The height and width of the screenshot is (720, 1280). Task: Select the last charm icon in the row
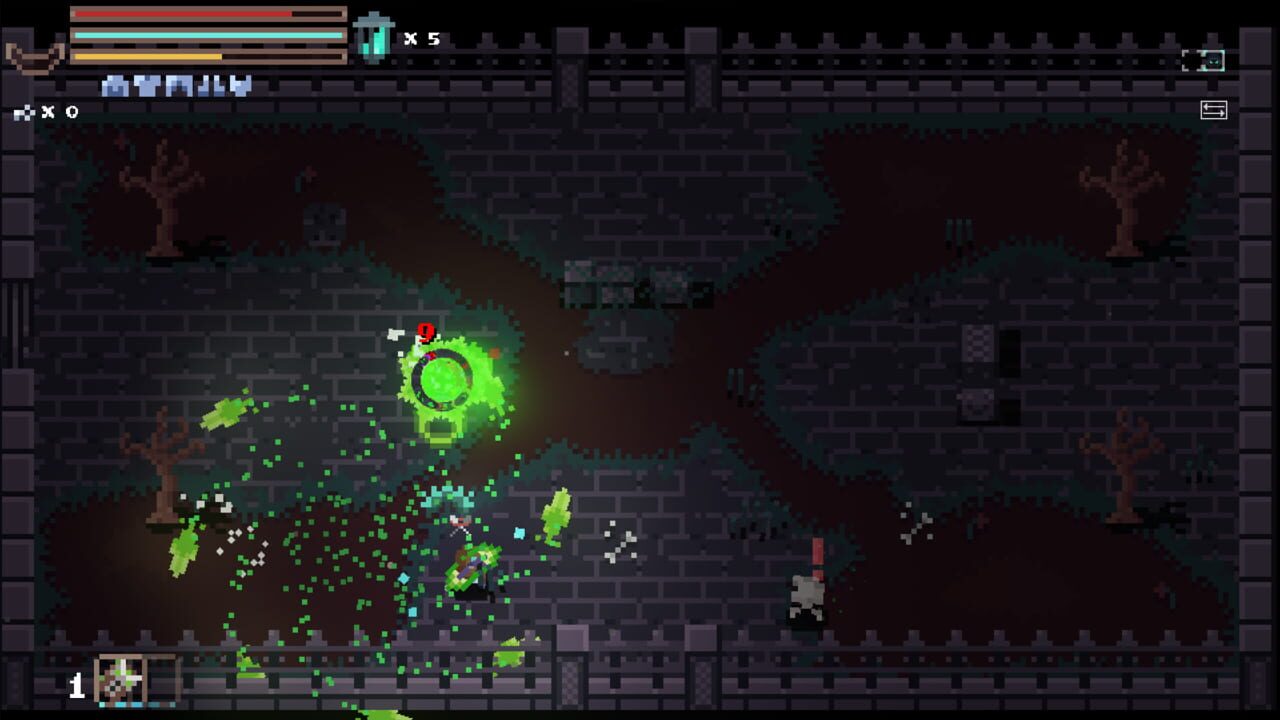238,85
